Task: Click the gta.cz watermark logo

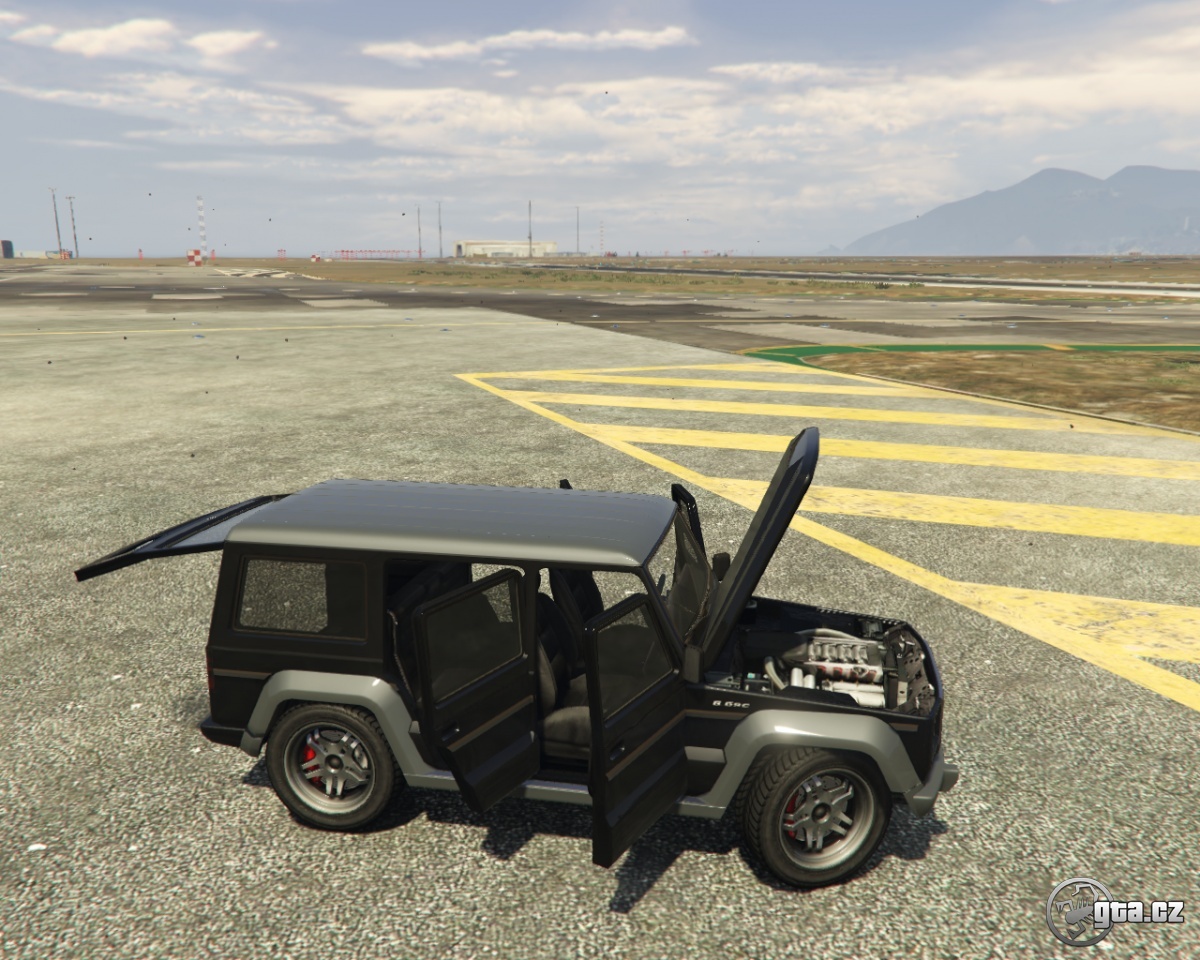Action: click(x=1114, y=911)
